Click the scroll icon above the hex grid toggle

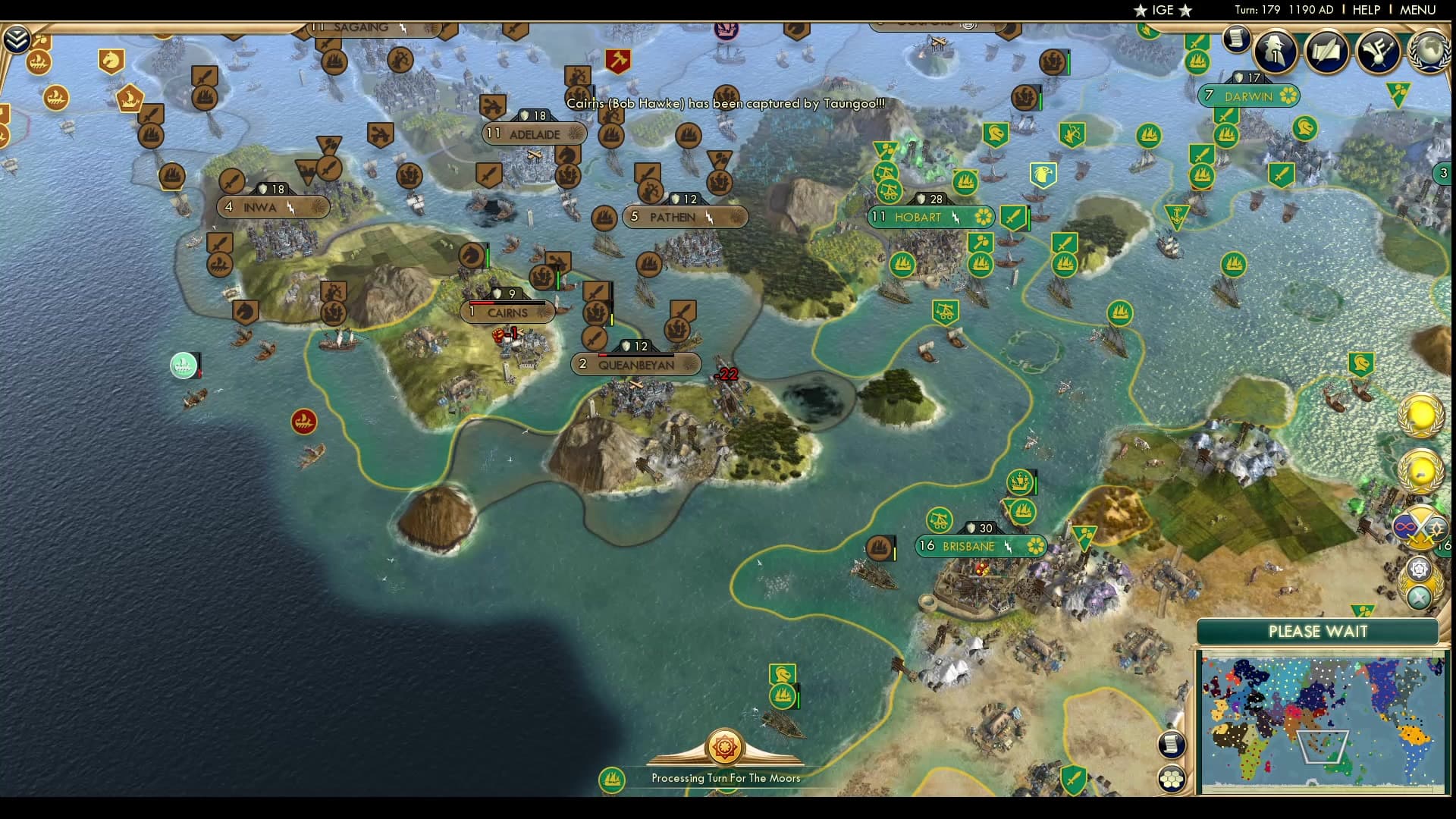(x=1171, y=745)
